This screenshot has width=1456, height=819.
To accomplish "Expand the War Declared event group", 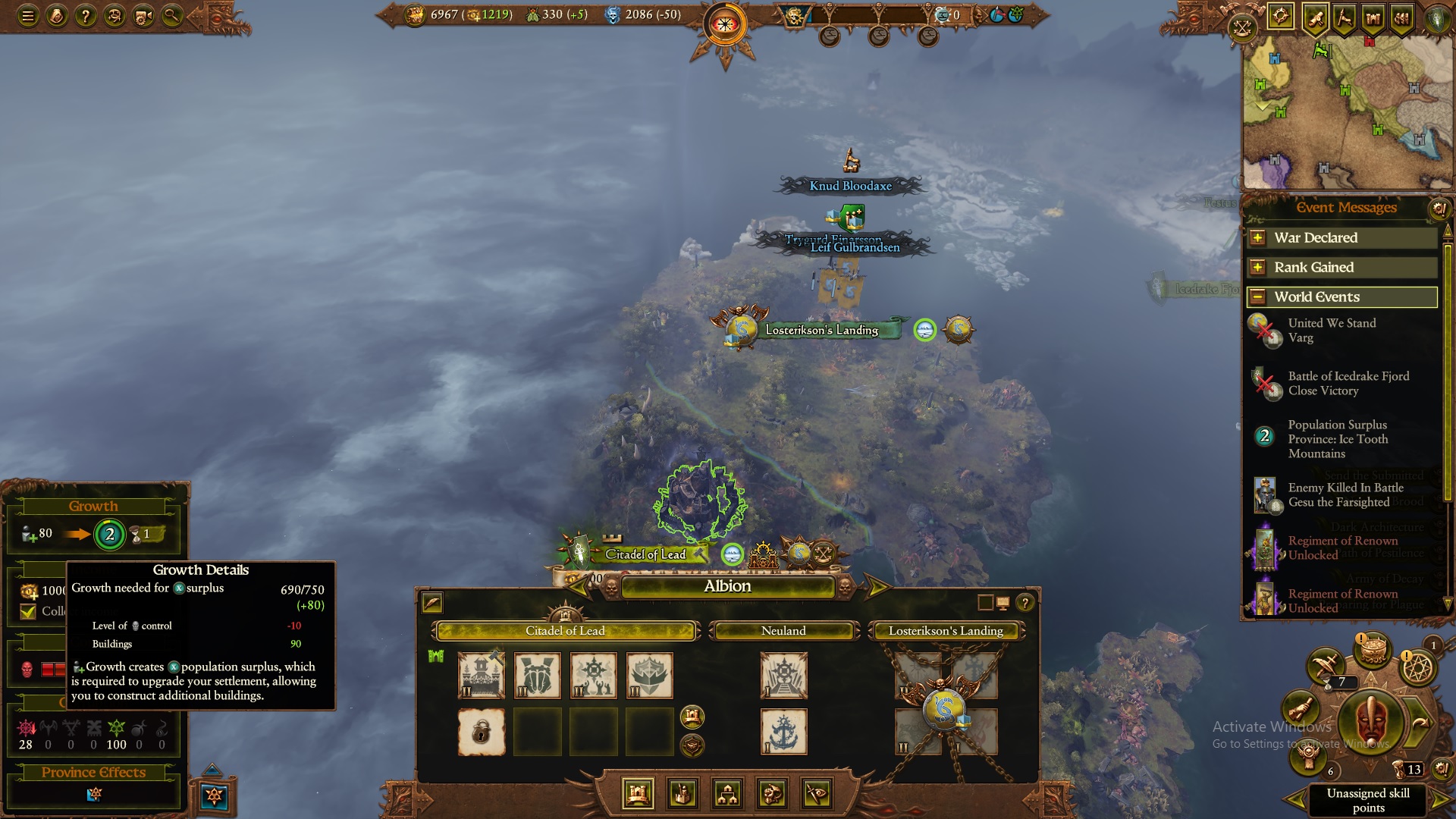I will click(x=1257, y=238).
